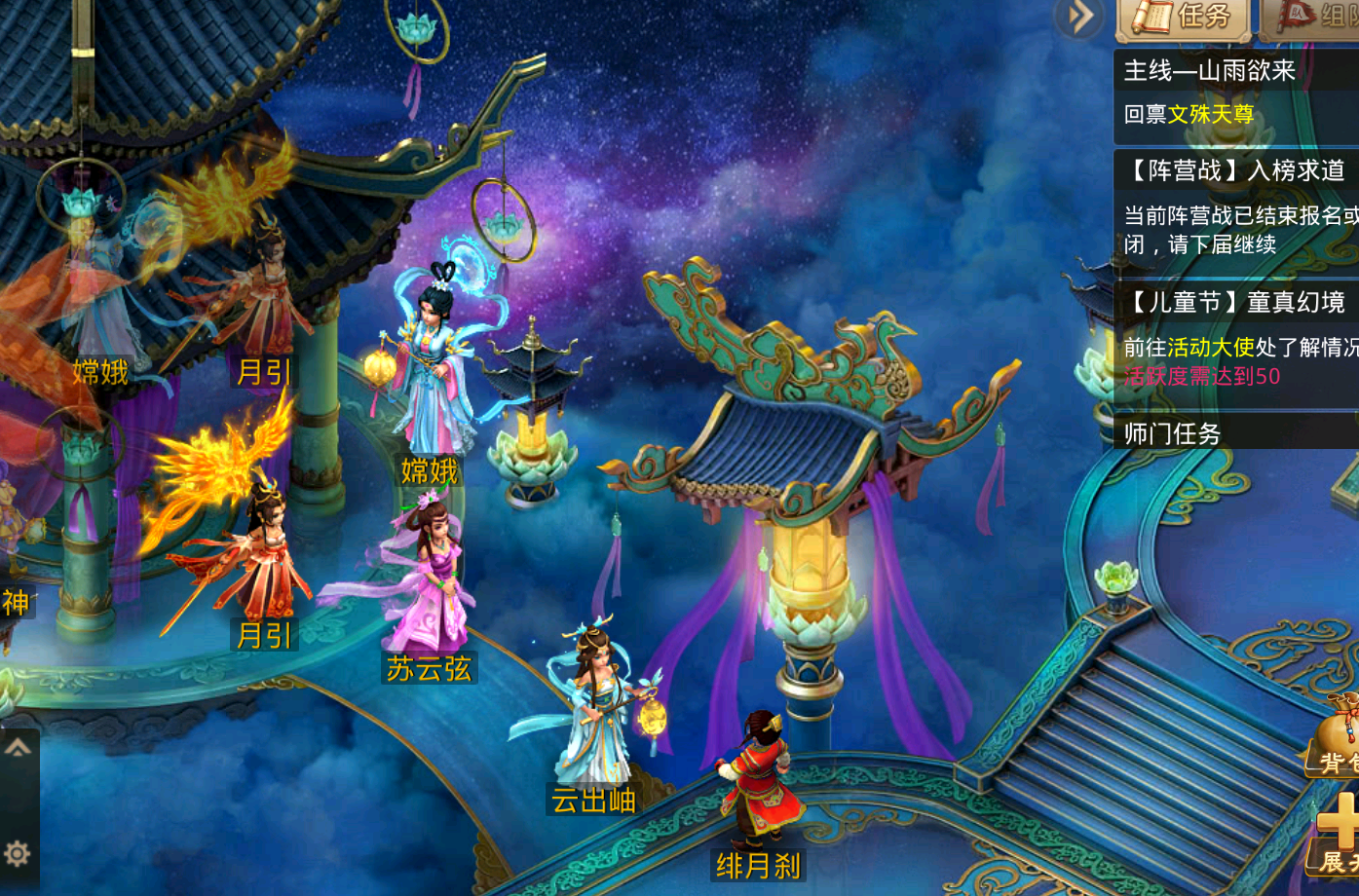
Task: Follow the 文殊天尊 quest link
Action: (1211, 115)
